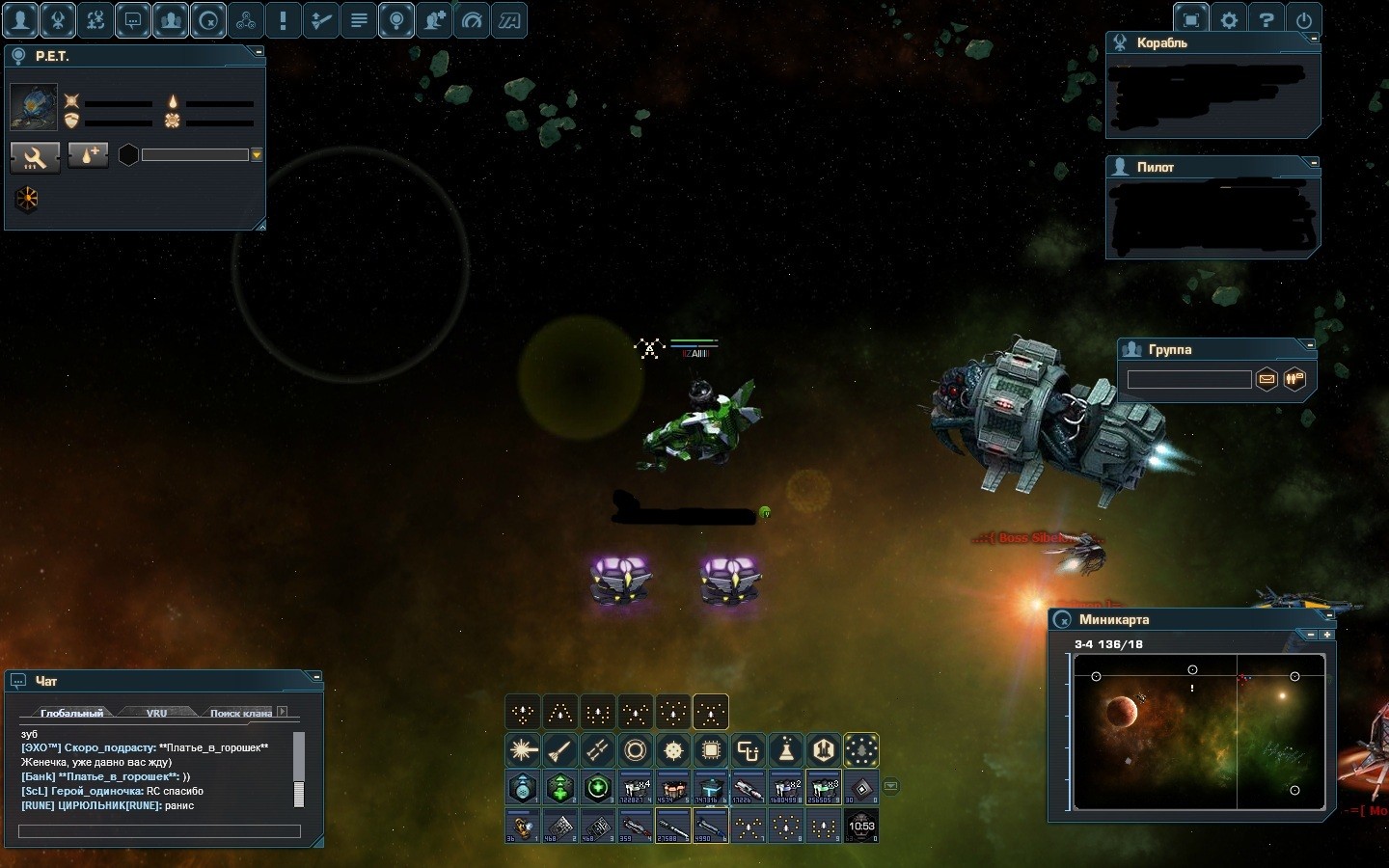Click the Группа player name input field

click(x=1188, y=379)
